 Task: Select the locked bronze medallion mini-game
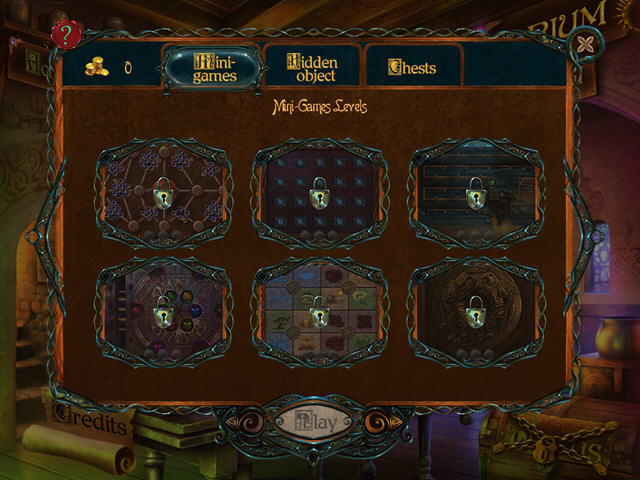click(x=475, y=313)
